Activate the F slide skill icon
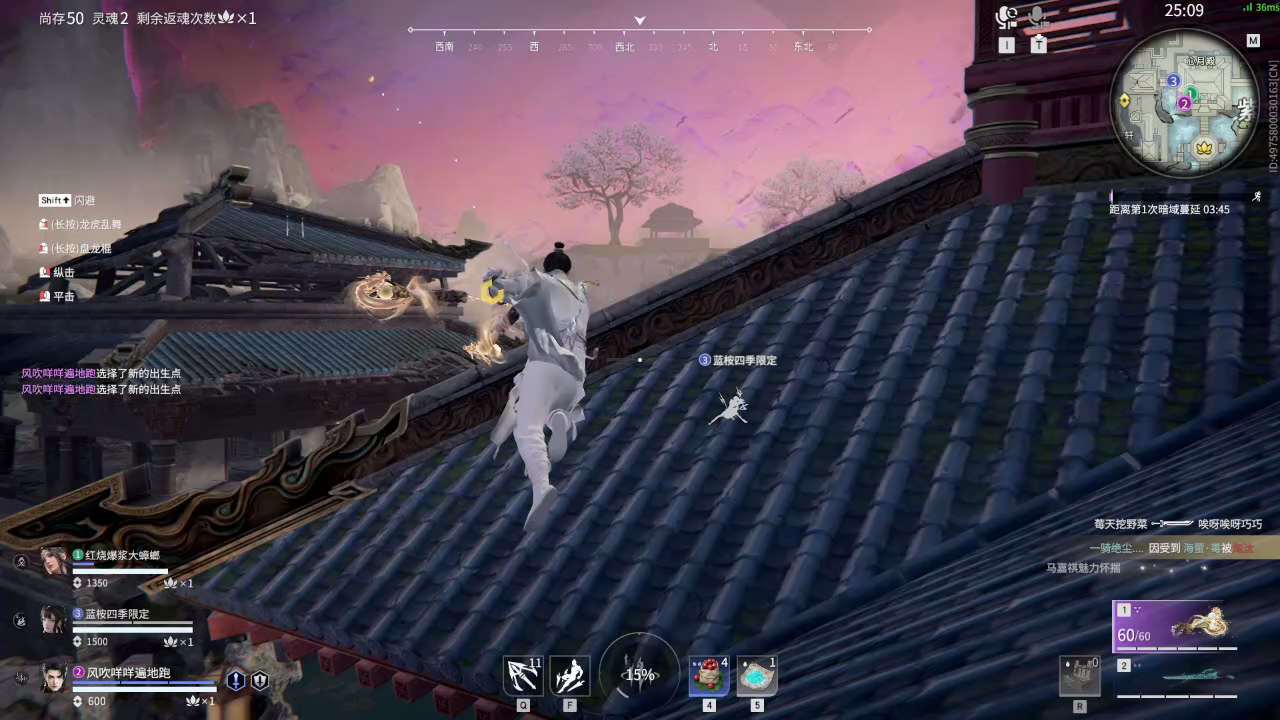Viewport: 1280px width, 720px height. coord(570,675)
